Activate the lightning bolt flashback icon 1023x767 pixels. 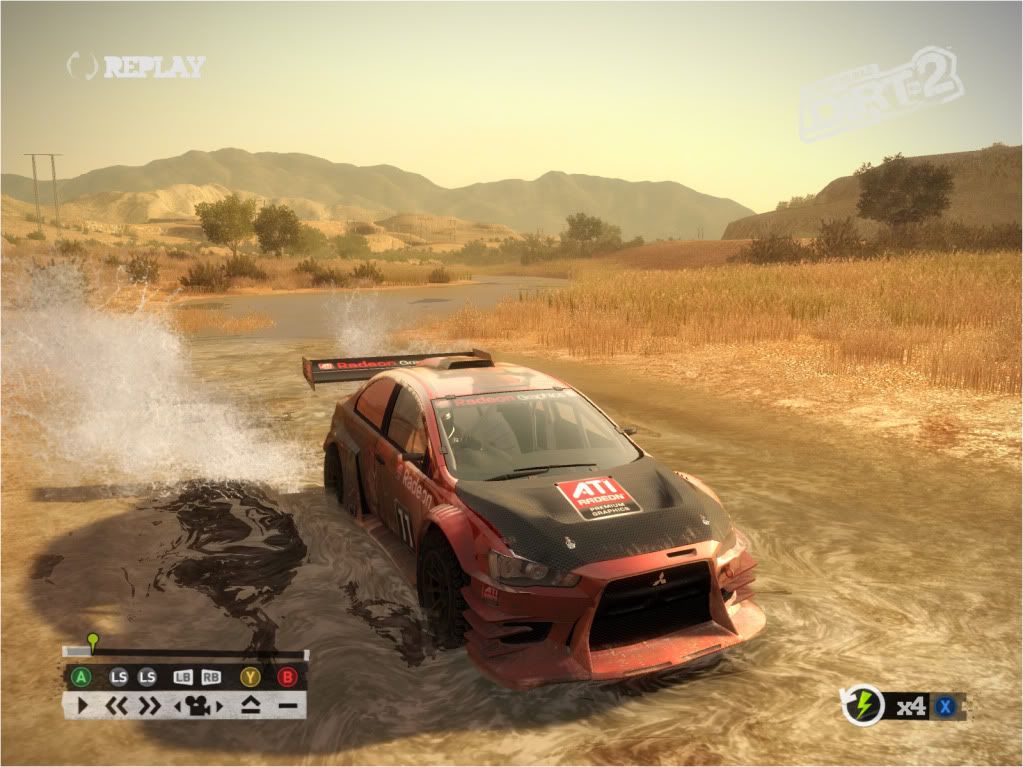(863, 706)
